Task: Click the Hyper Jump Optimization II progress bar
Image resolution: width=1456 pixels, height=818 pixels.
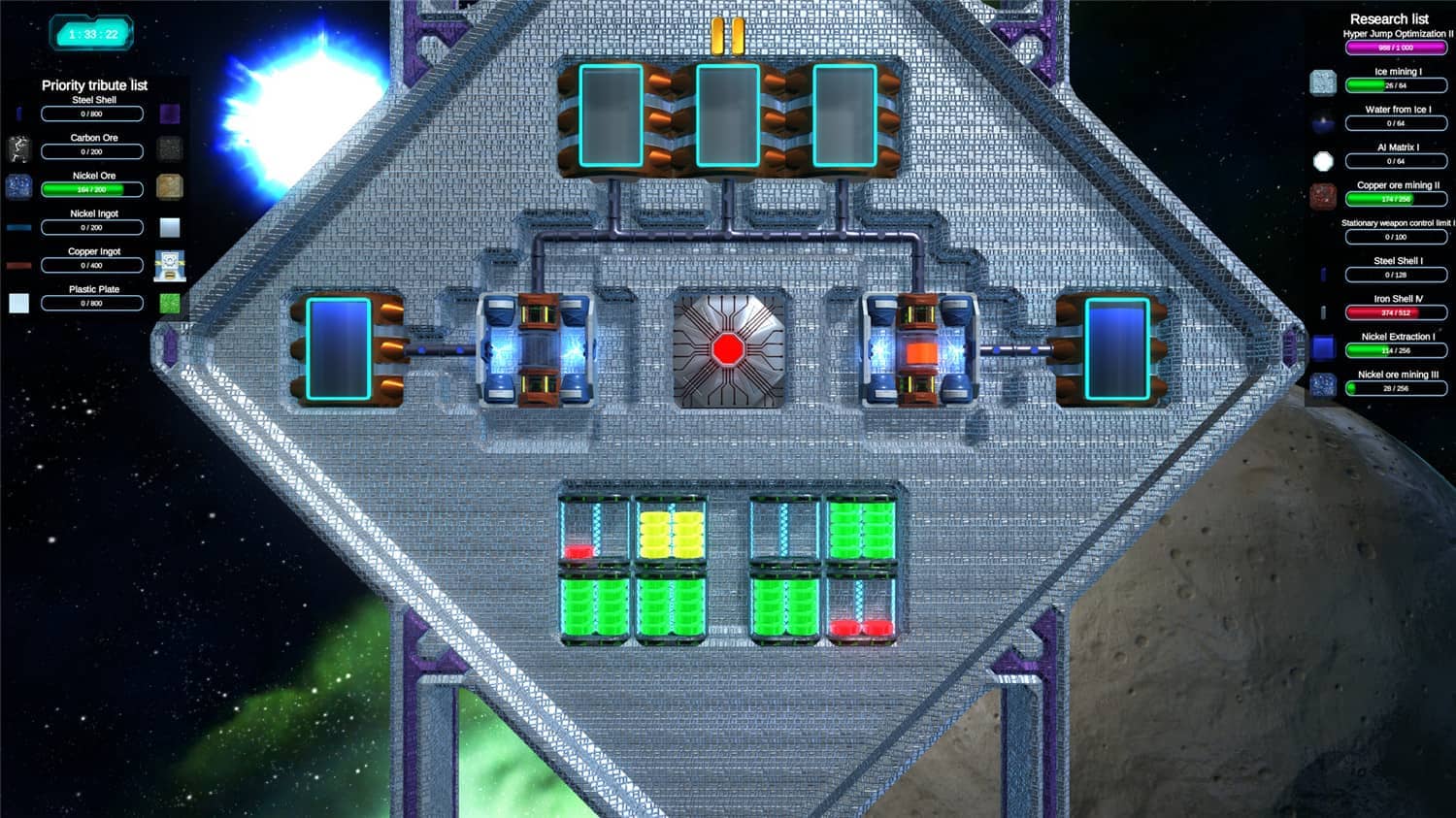Action: [1395, 46]
